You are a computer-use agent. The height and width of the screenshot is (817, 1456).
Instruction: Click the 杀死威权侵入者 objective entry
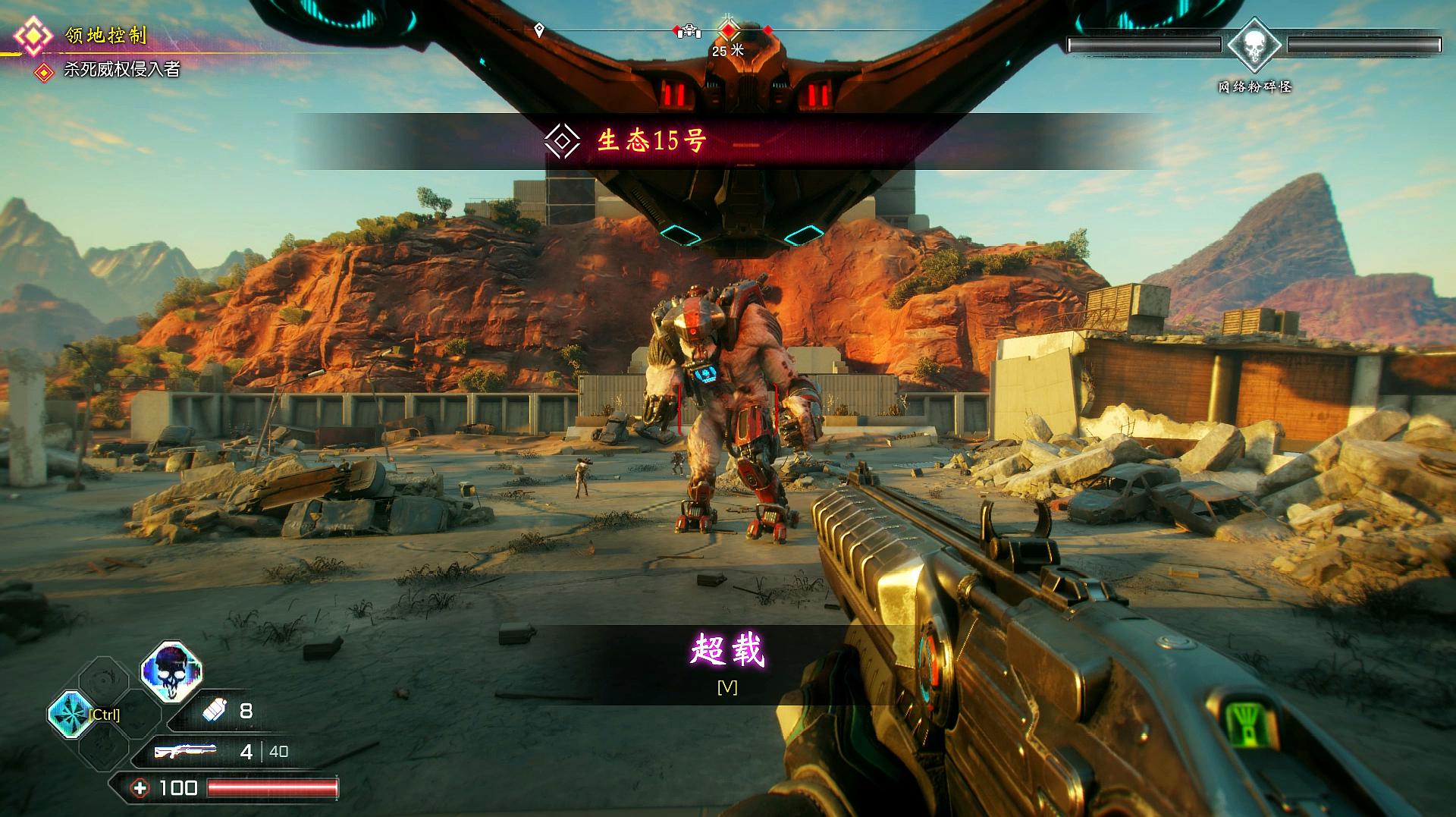click(121, 70)
